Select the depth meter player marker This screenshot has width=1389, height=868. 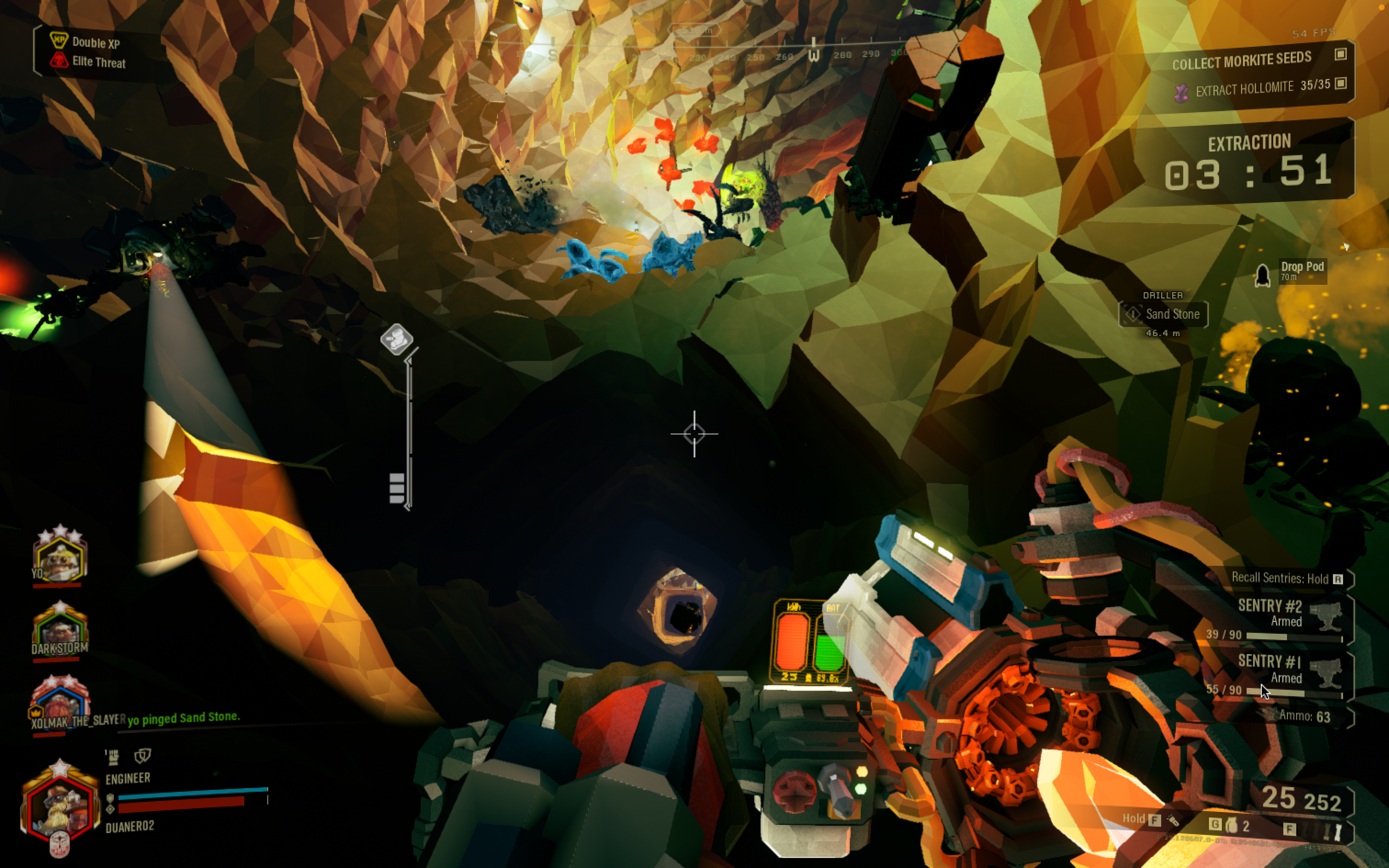pos(396,338)
